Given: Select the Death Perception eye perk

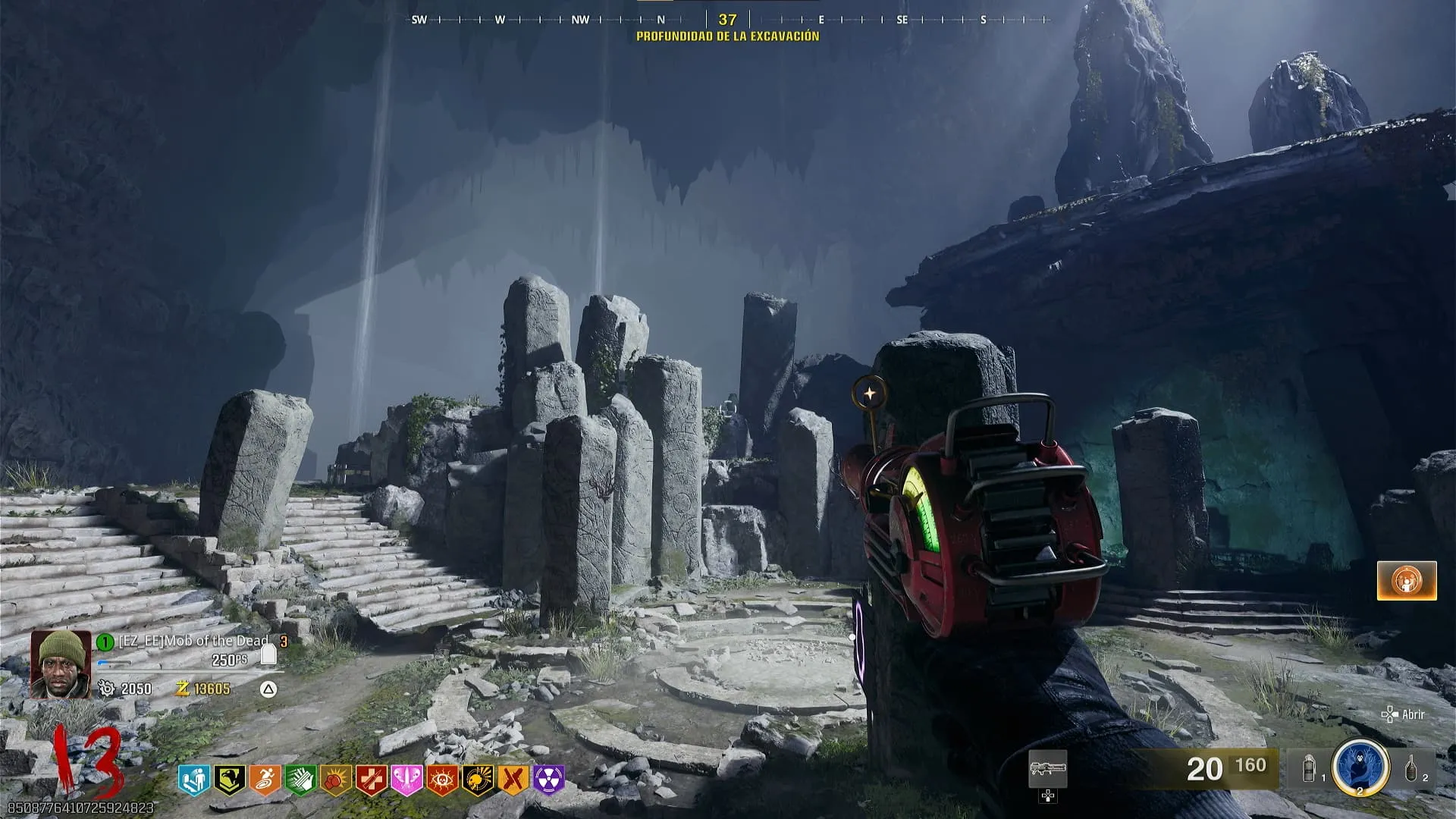Looking at the screenshot, I should 443,780.
